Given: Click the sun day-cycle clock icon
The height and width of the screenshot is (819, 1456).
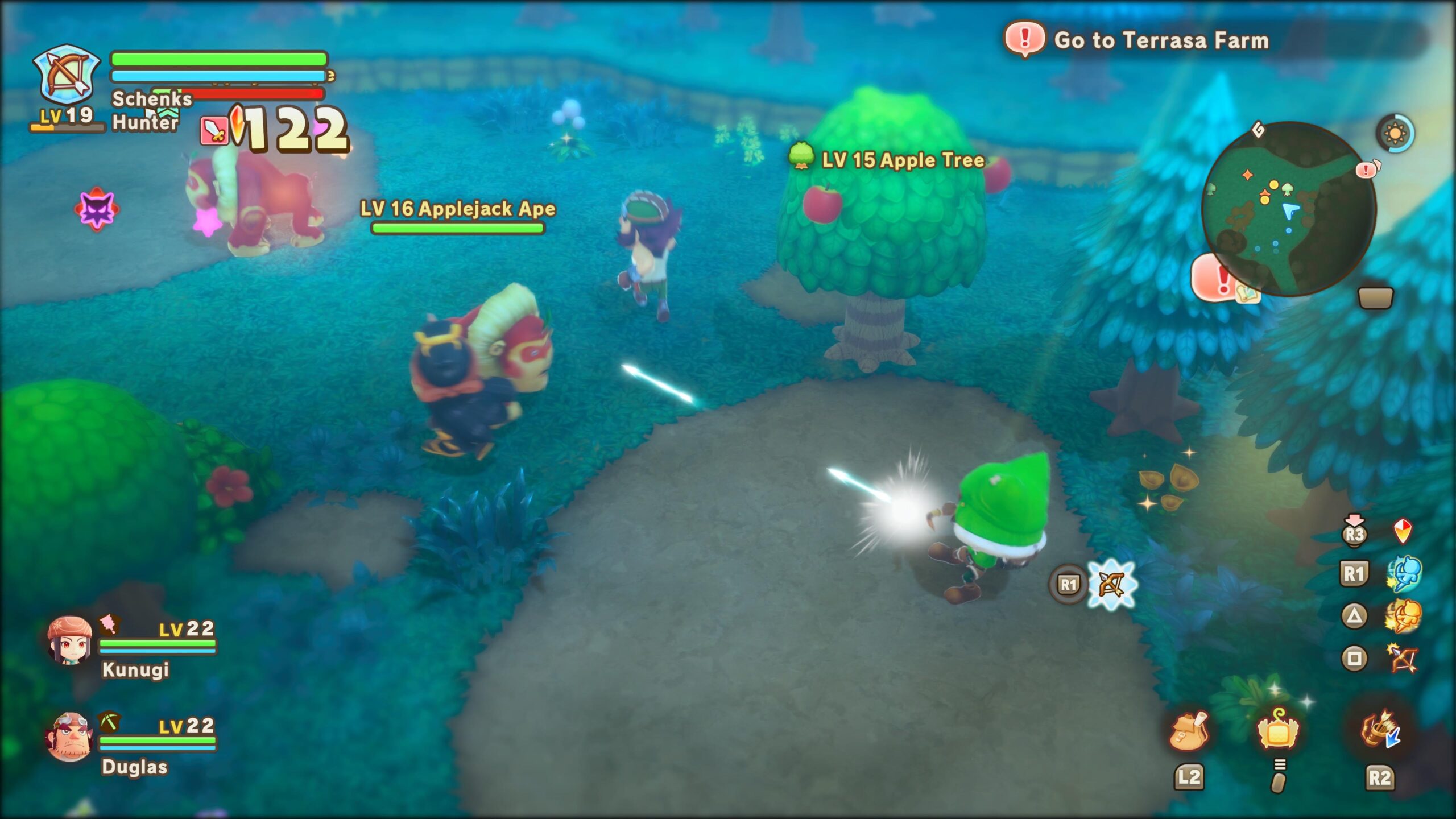Looking at the screenshot, I should coord(1395,134).
